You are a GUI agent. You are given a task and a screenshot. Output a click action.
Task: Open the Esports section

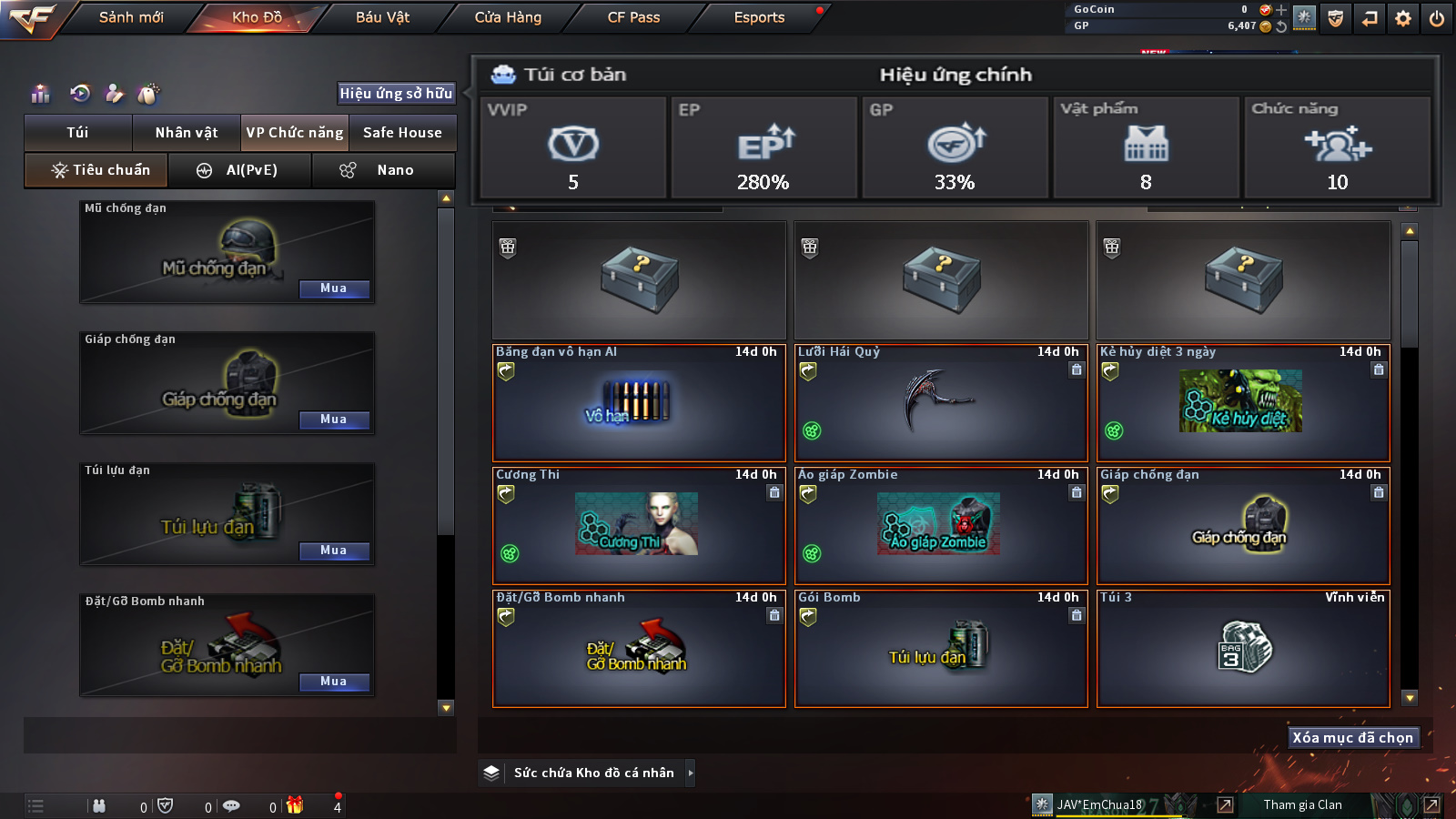pyautogui.click(x=759, y=17)
